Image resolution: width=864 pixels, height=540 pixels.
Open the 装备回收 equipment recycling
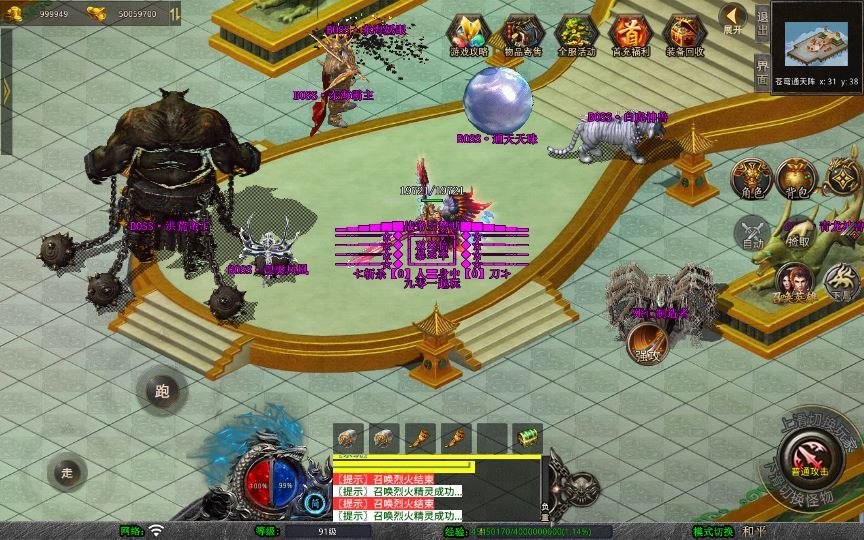point(684,35)
